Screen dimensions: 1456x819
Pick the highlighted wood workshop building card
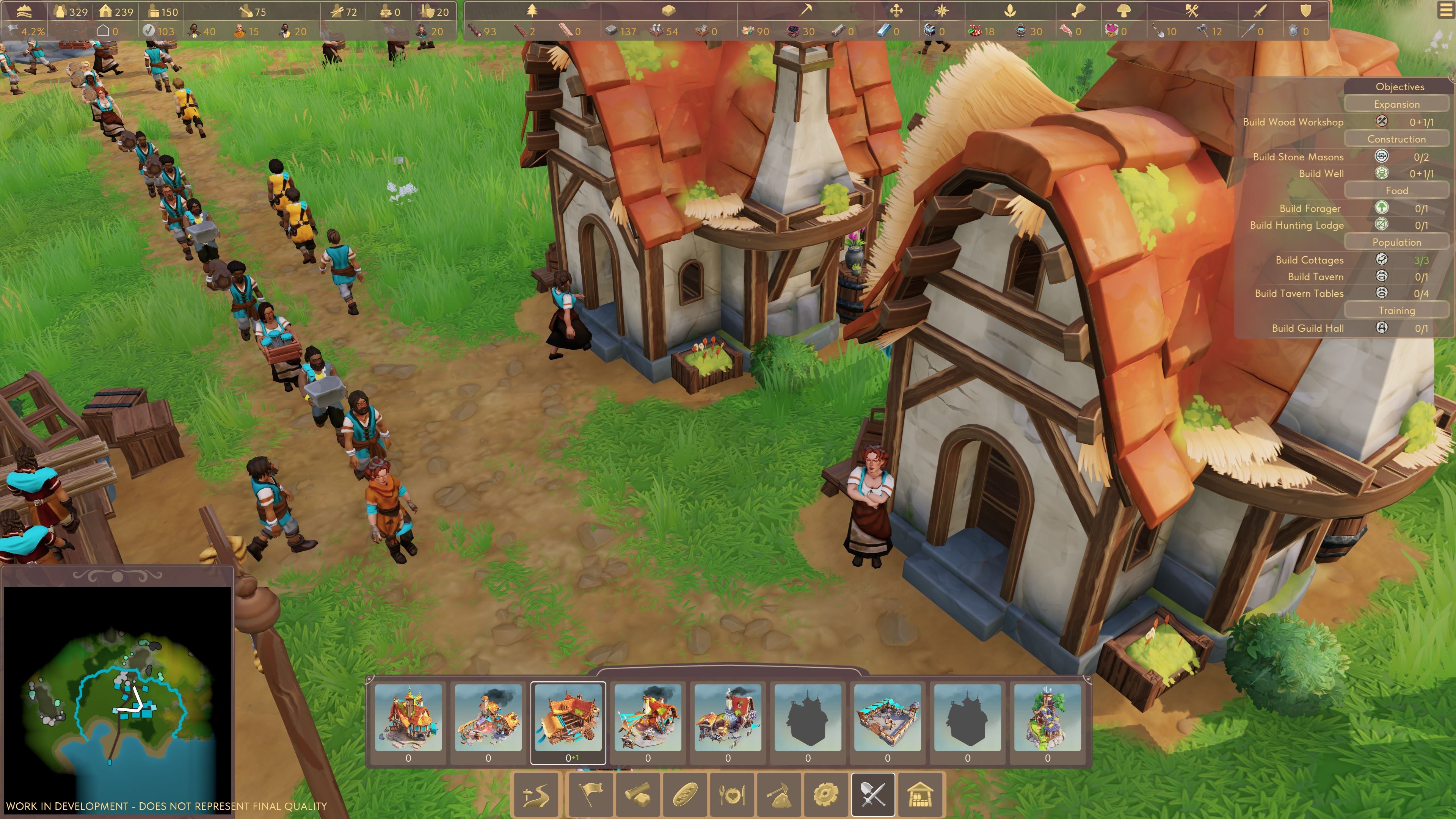click(568, 718)
